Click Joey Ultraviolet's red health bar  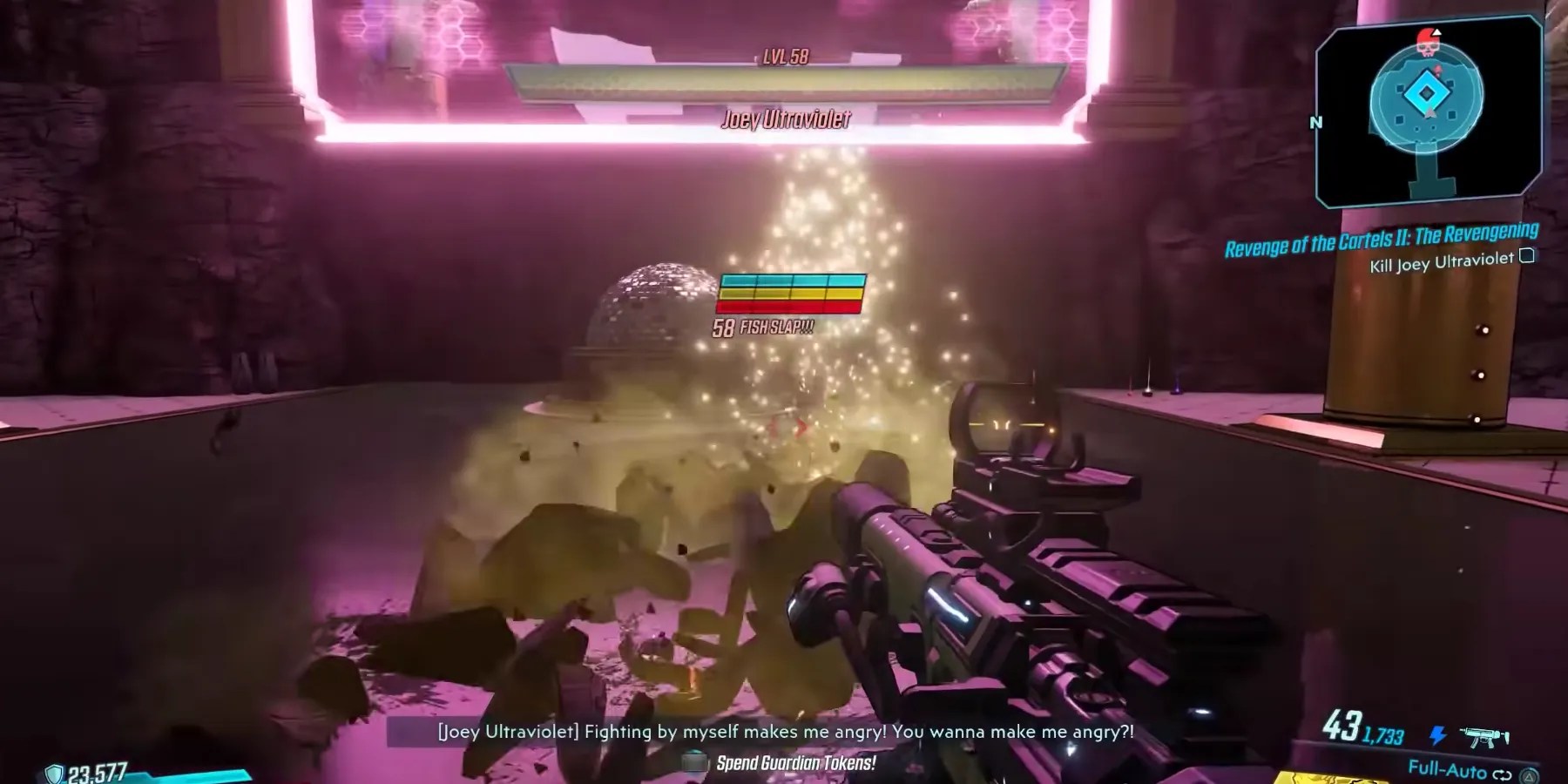click(x=789, y=305)
